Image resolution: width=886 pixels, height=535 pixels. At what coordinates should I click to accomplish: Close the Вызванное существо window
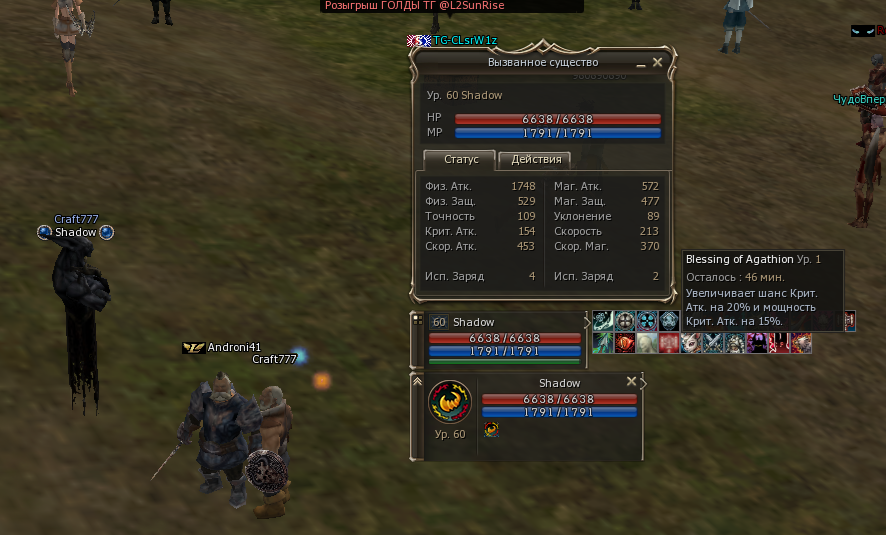coord(657,62)
